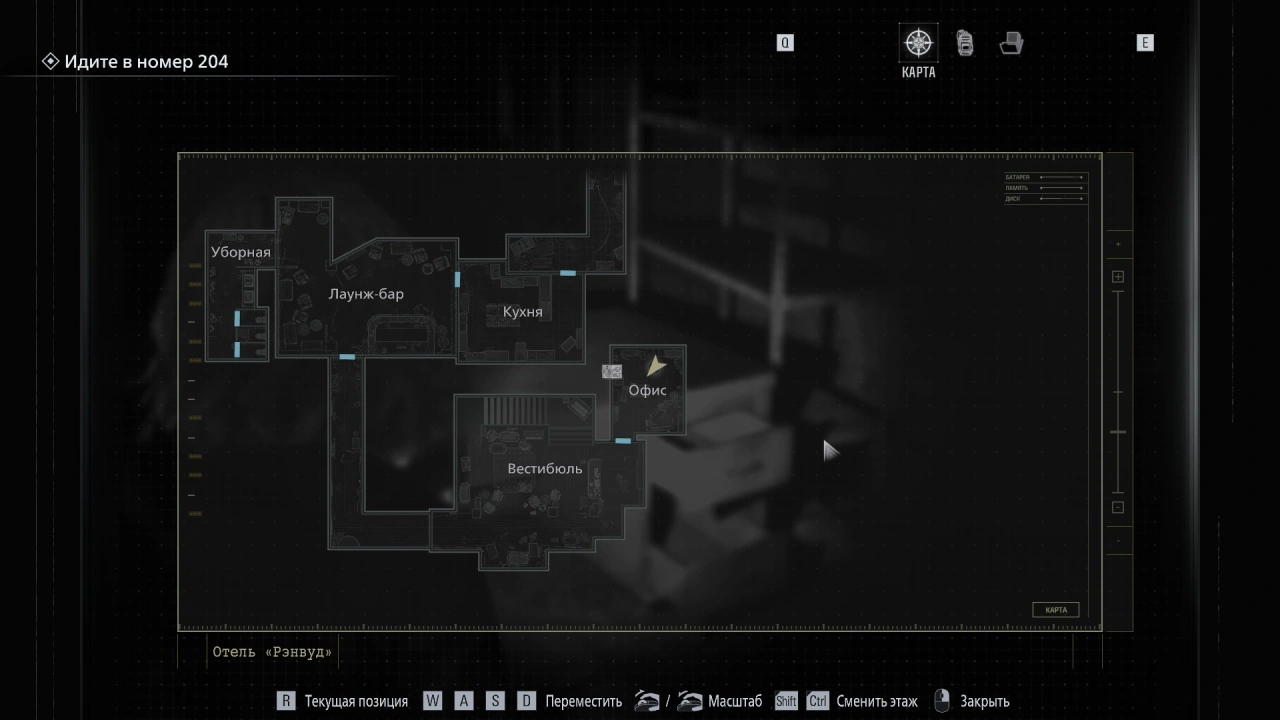Select the Офис room on the map
The width and height of the screenshot is (1280, 720).
click(x=647, y=391)
